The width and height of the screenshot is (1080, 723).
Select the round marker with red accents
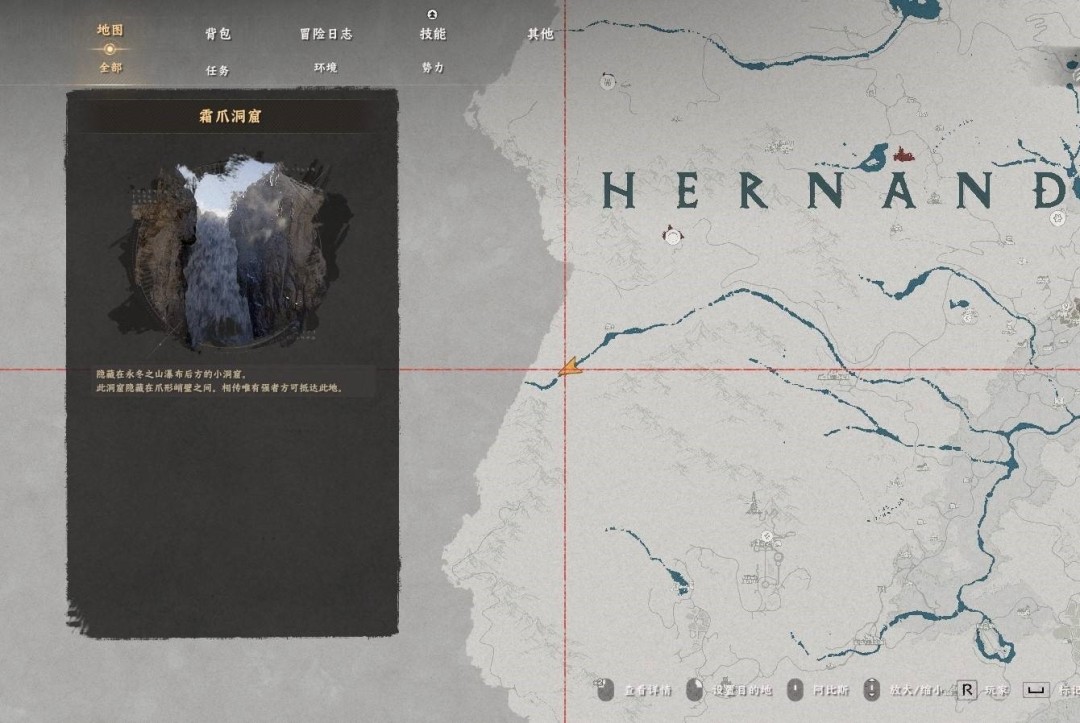tap(673, 235)
